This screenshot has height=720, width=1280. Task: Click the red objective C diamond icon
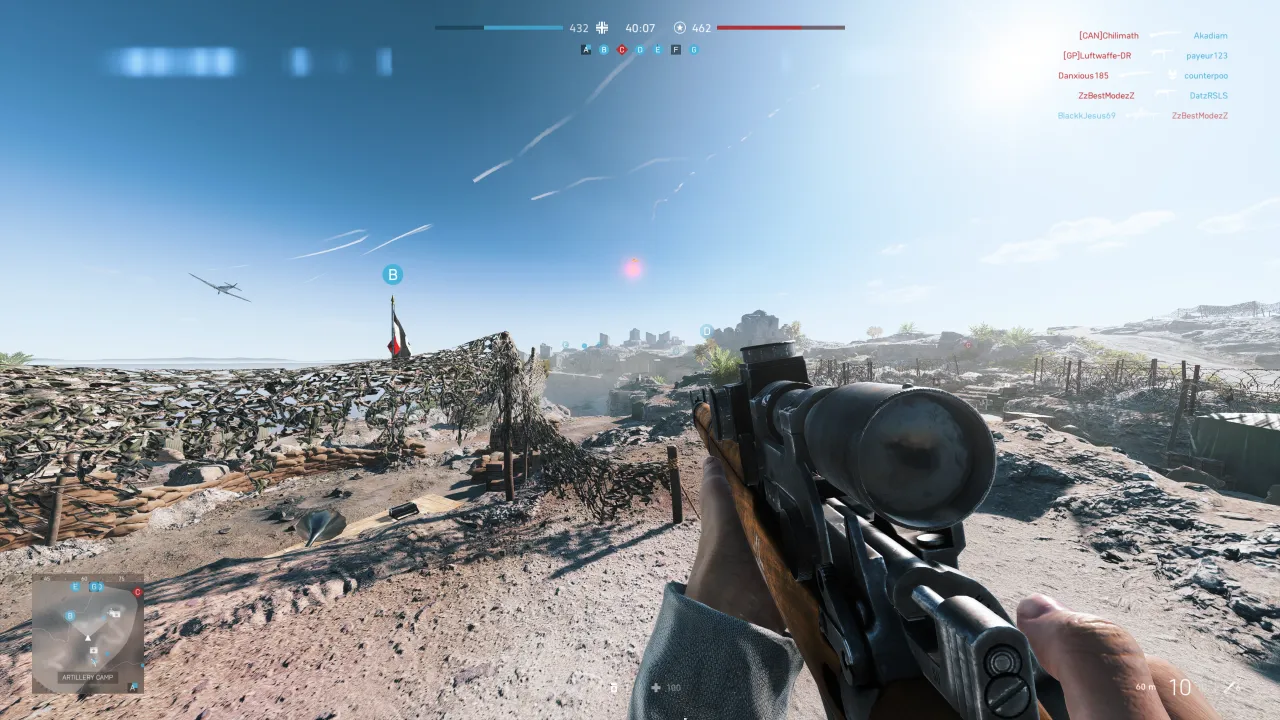coord(621,49)
